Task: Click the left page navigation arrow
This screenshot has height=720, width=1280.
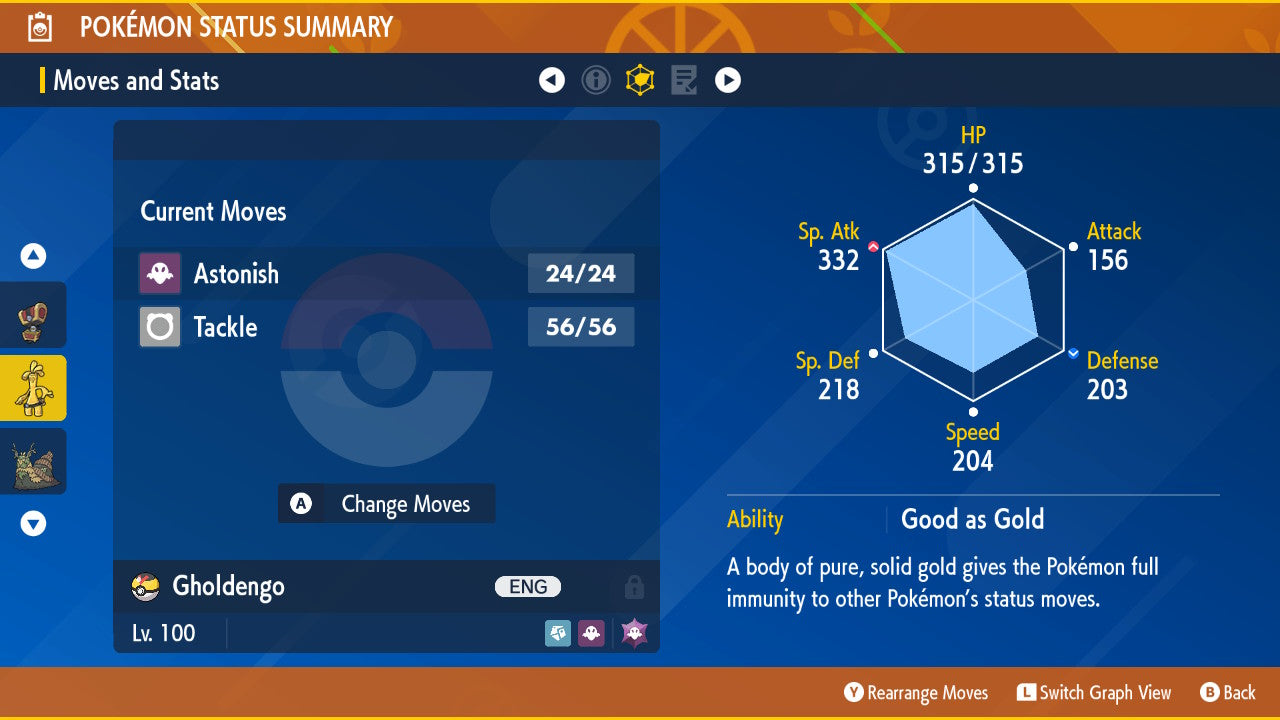Action: point(552,80)
